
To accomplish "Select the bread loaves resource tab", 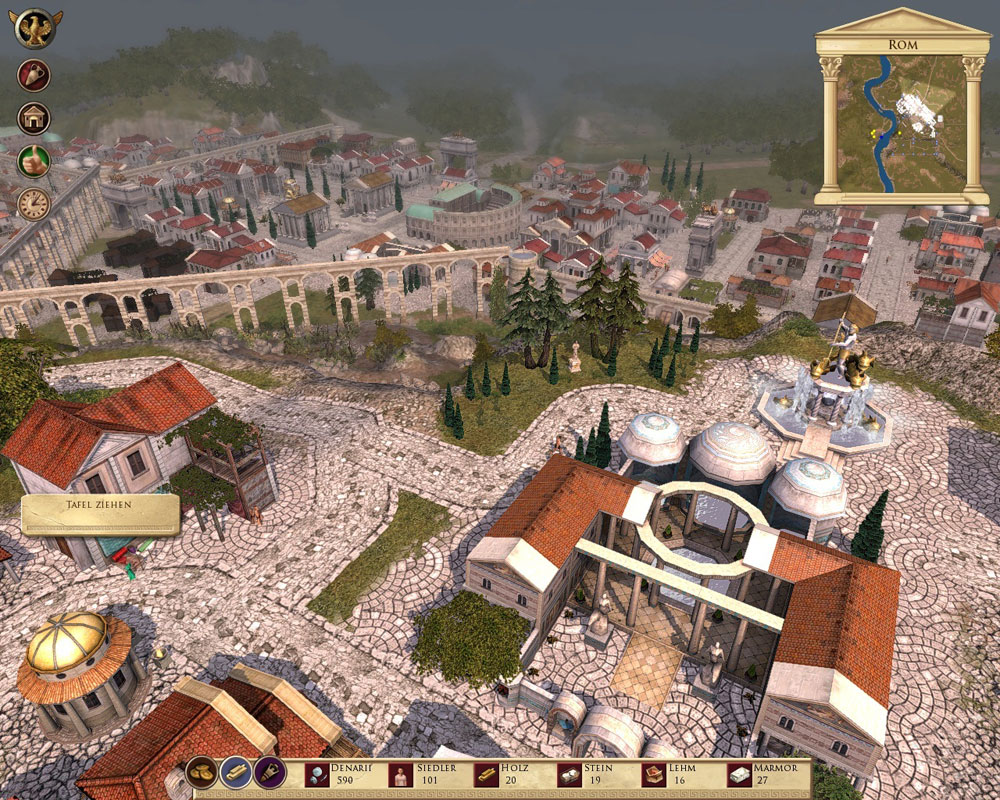I will (203, 774).
